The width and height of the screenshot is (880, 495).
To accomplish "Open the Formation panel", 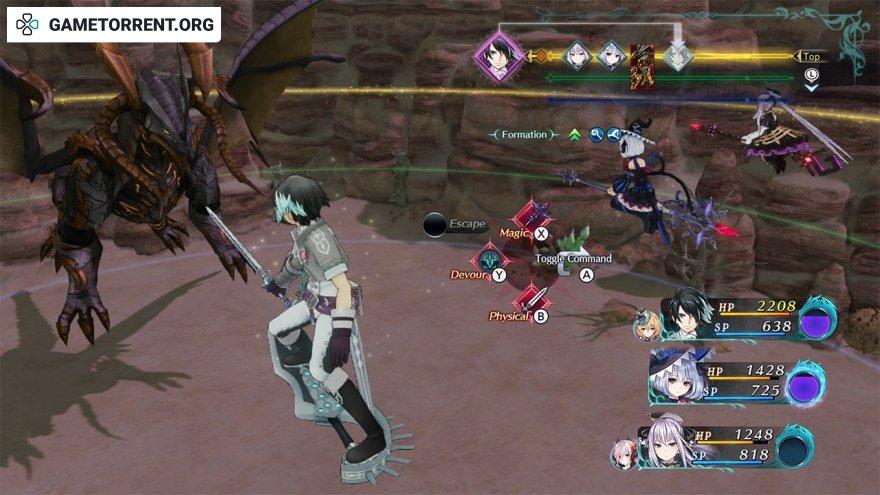I will click(525, 134).
